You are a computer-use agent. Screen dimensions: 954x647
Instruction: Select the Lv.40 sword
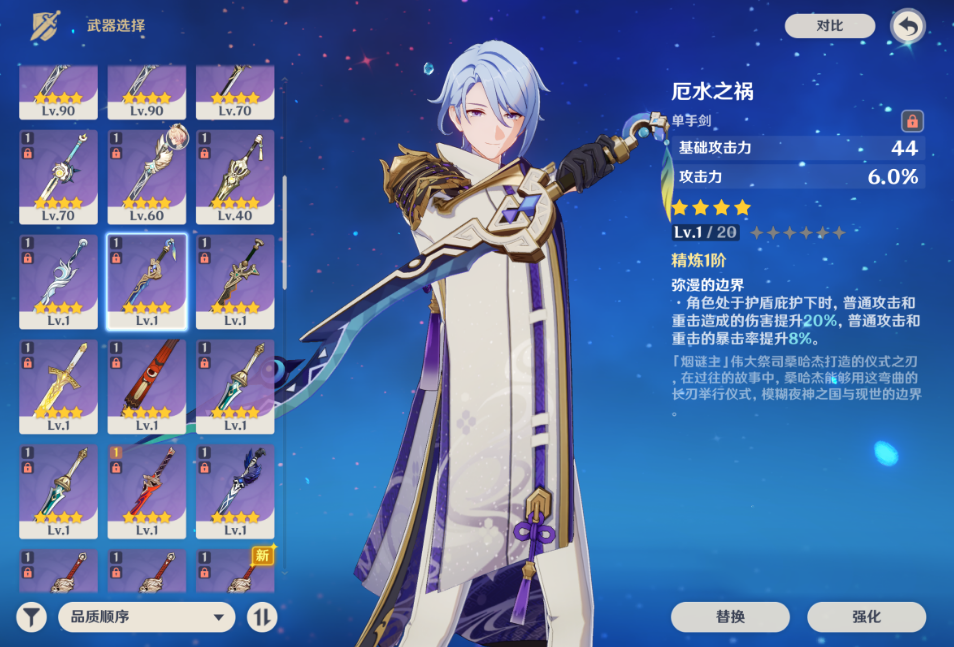tap(235, 176)
